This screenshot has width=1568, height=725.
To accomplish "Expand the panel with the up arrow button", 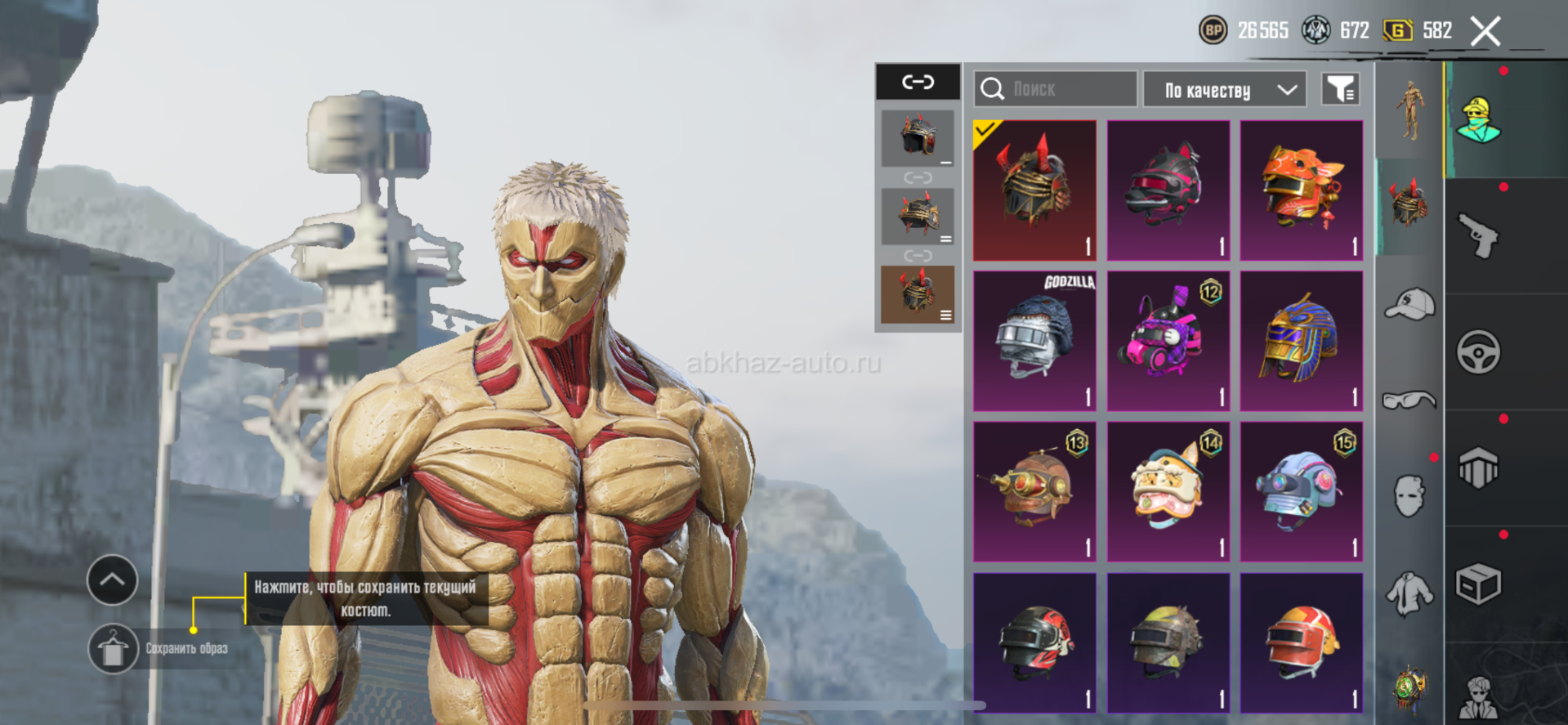I will pyautogui.click(x=112, y=580).
